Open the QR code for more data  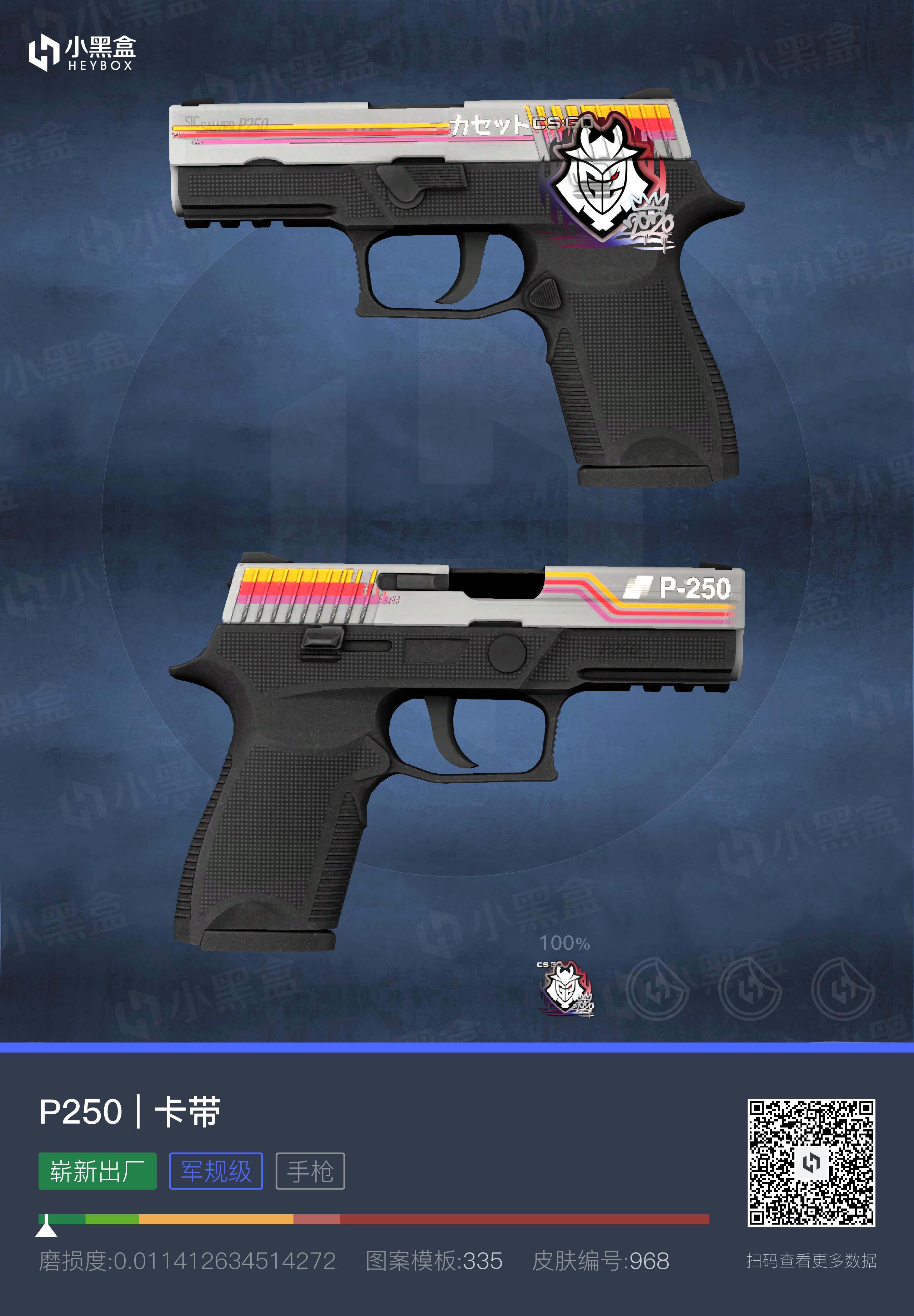(x=811, y=1163)
